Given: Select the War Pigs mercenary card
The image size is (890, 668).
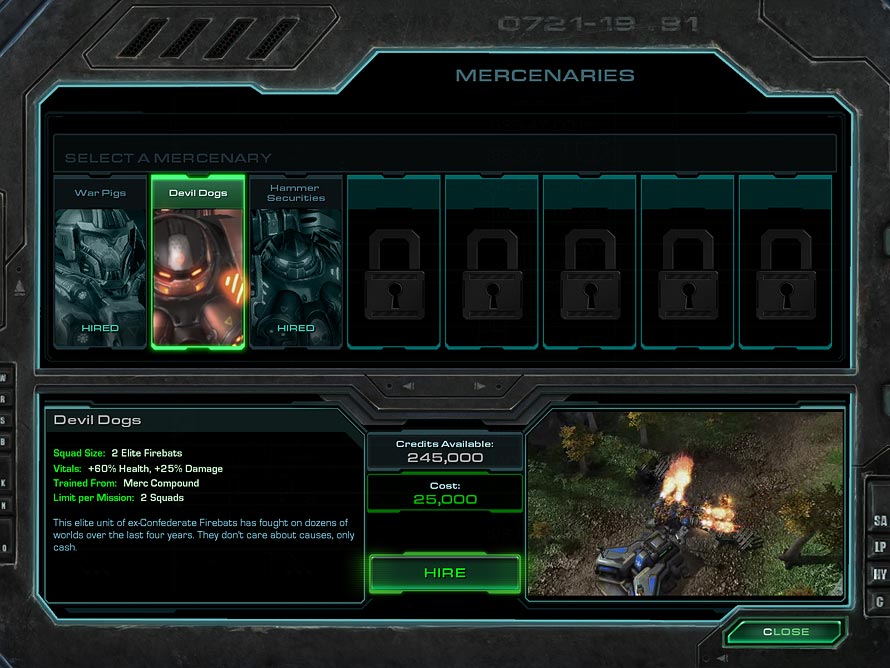Looking at the screenshot, I should (x=100, y=262).
